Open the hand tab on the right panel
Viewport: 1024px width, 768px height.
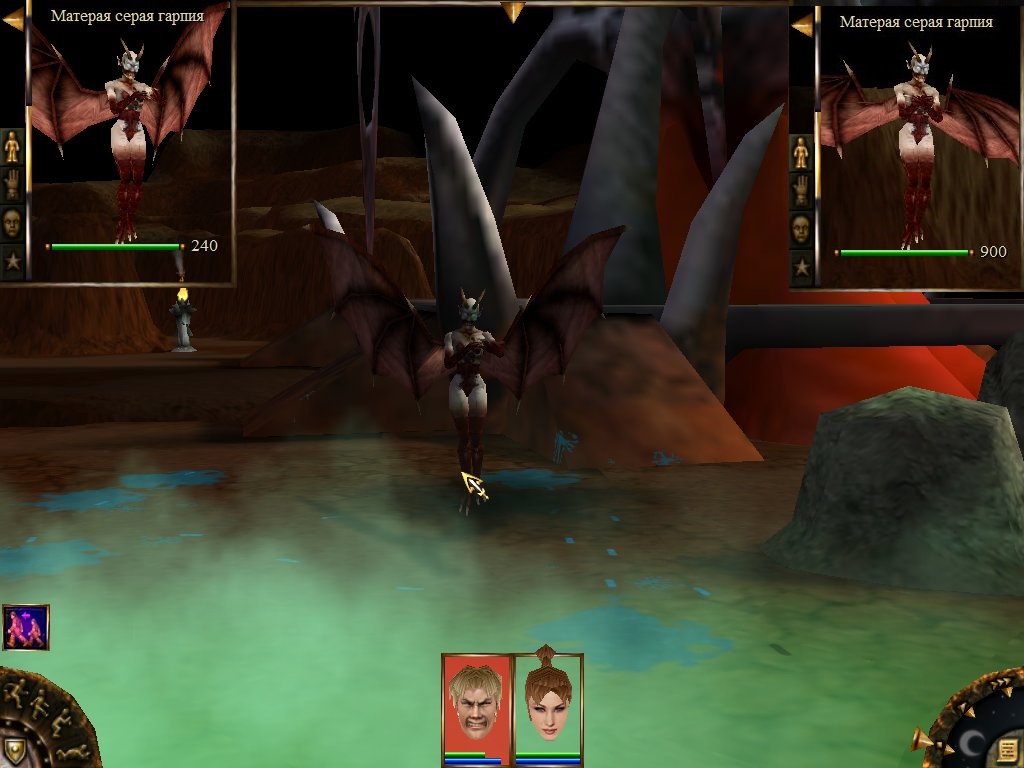point(801,190)
